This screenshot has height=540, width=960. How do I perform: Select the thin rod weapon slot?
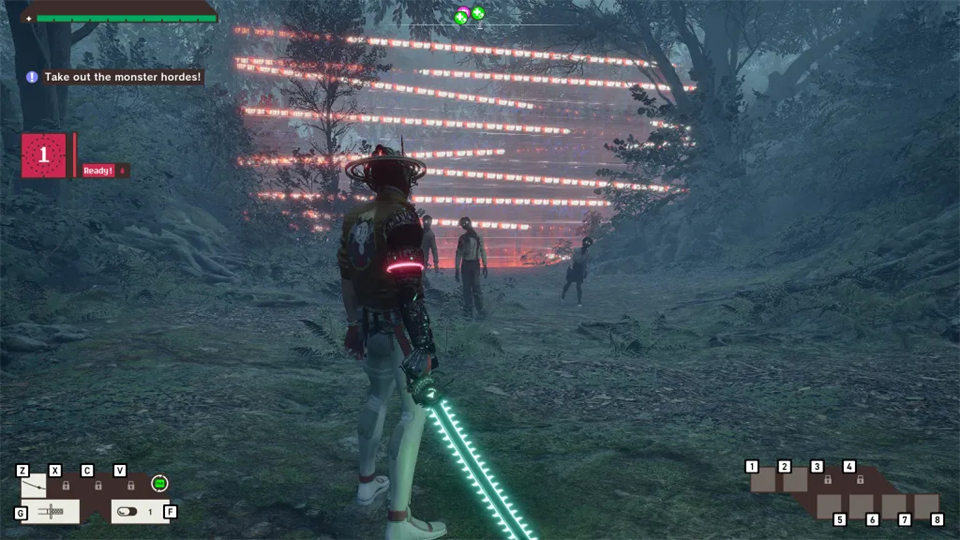34,487
